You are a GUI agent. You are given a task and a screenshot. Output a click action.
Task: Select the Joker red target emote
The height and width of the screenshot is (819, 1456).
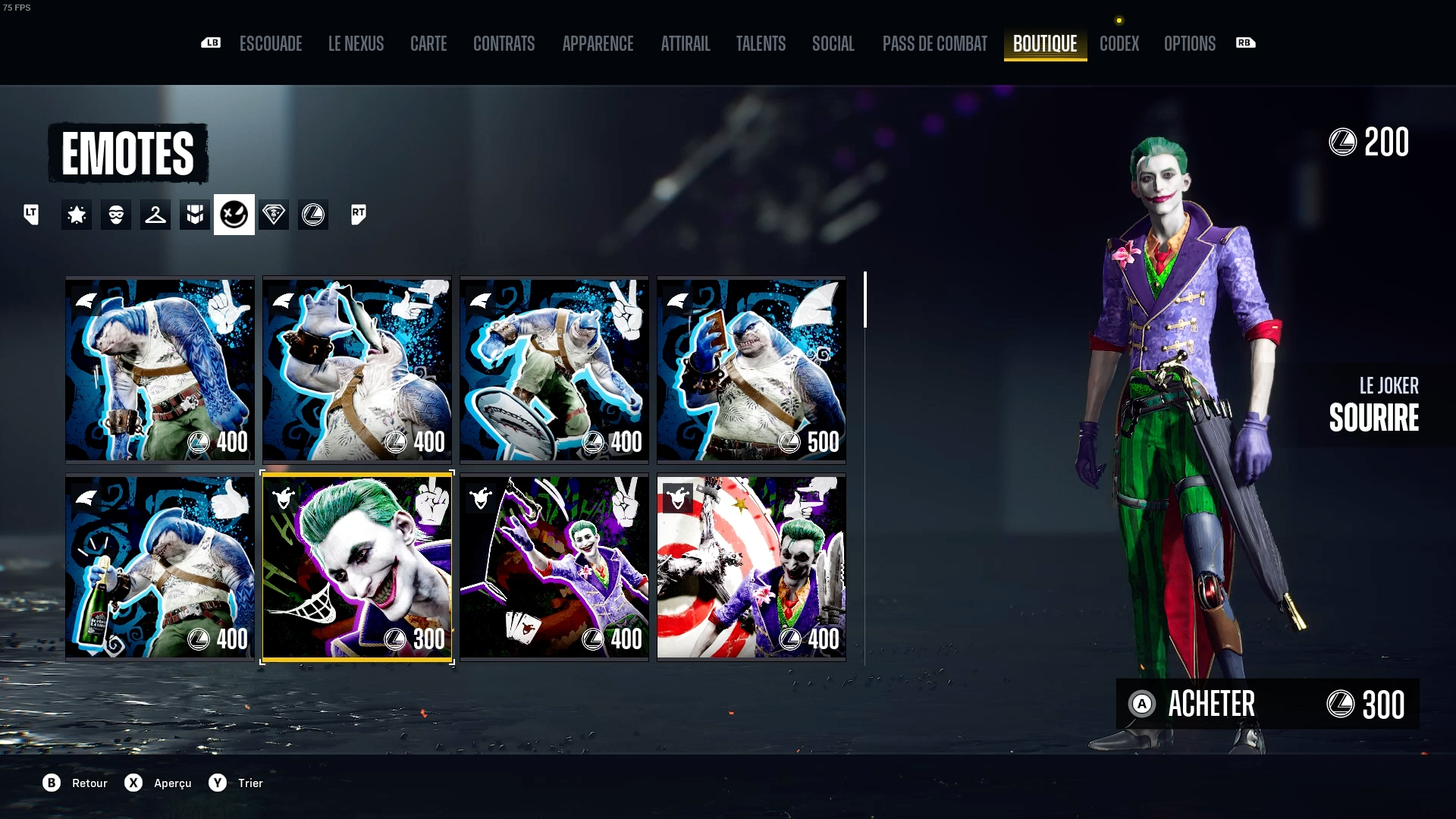[751, 566]
